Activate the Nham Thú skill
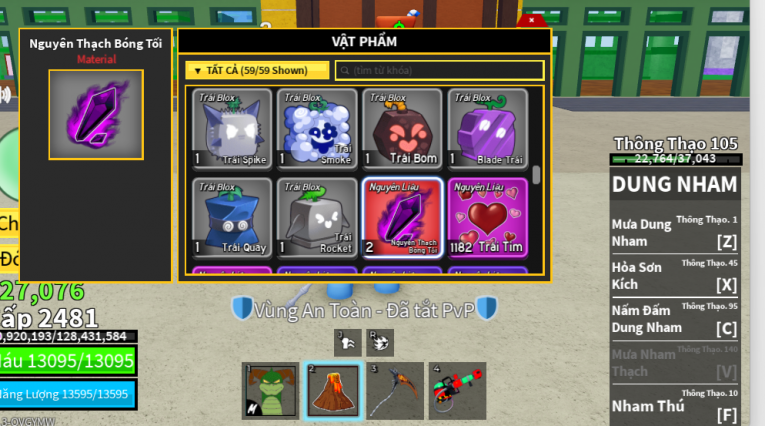Image resolution: width=765 pixels, height=426 pixels. pyautogui.click(x=674, y=405)
